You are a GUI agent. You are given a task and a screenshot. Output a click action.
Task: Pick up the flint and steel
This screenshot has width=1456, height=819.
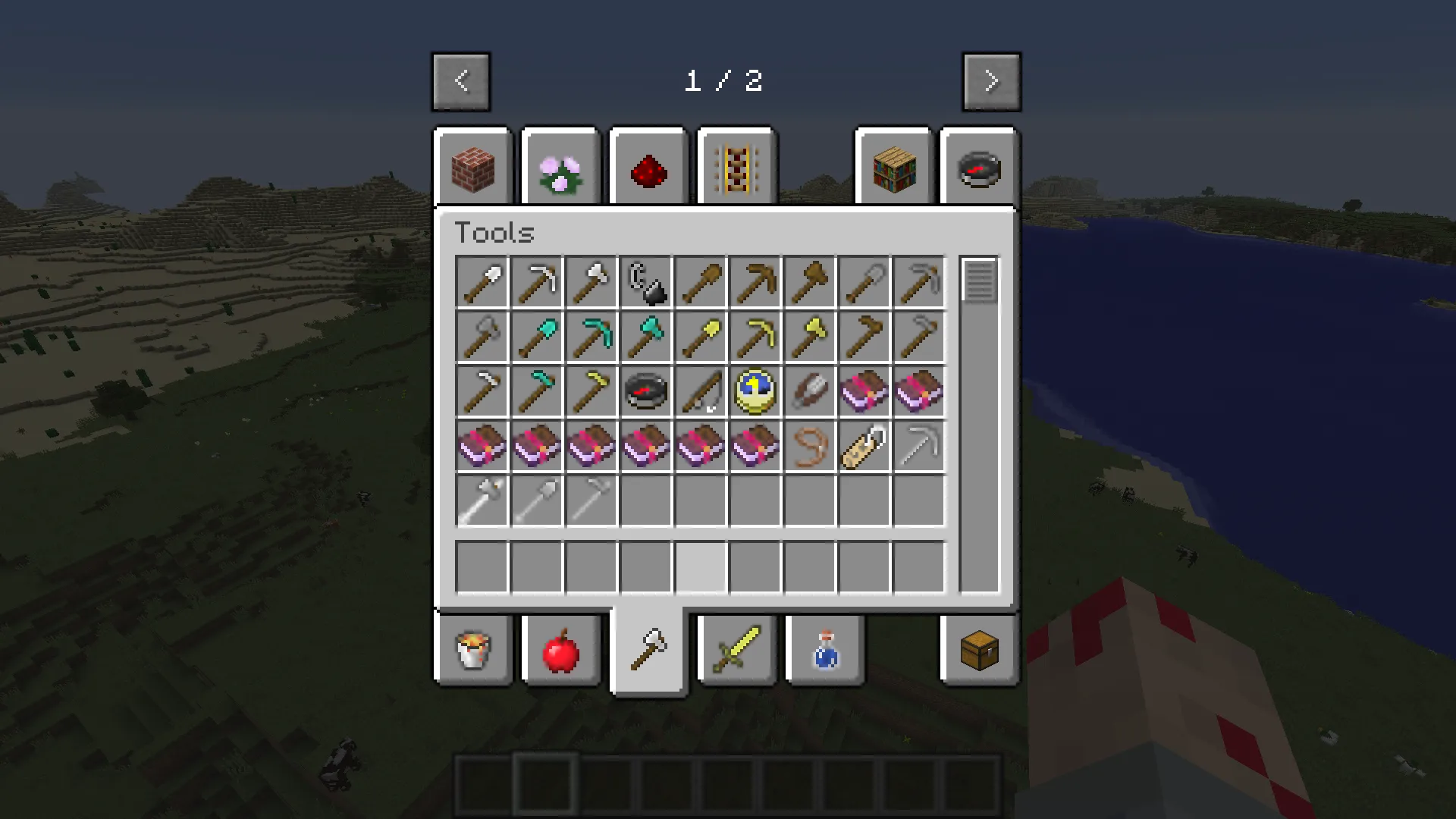[646, 281]
